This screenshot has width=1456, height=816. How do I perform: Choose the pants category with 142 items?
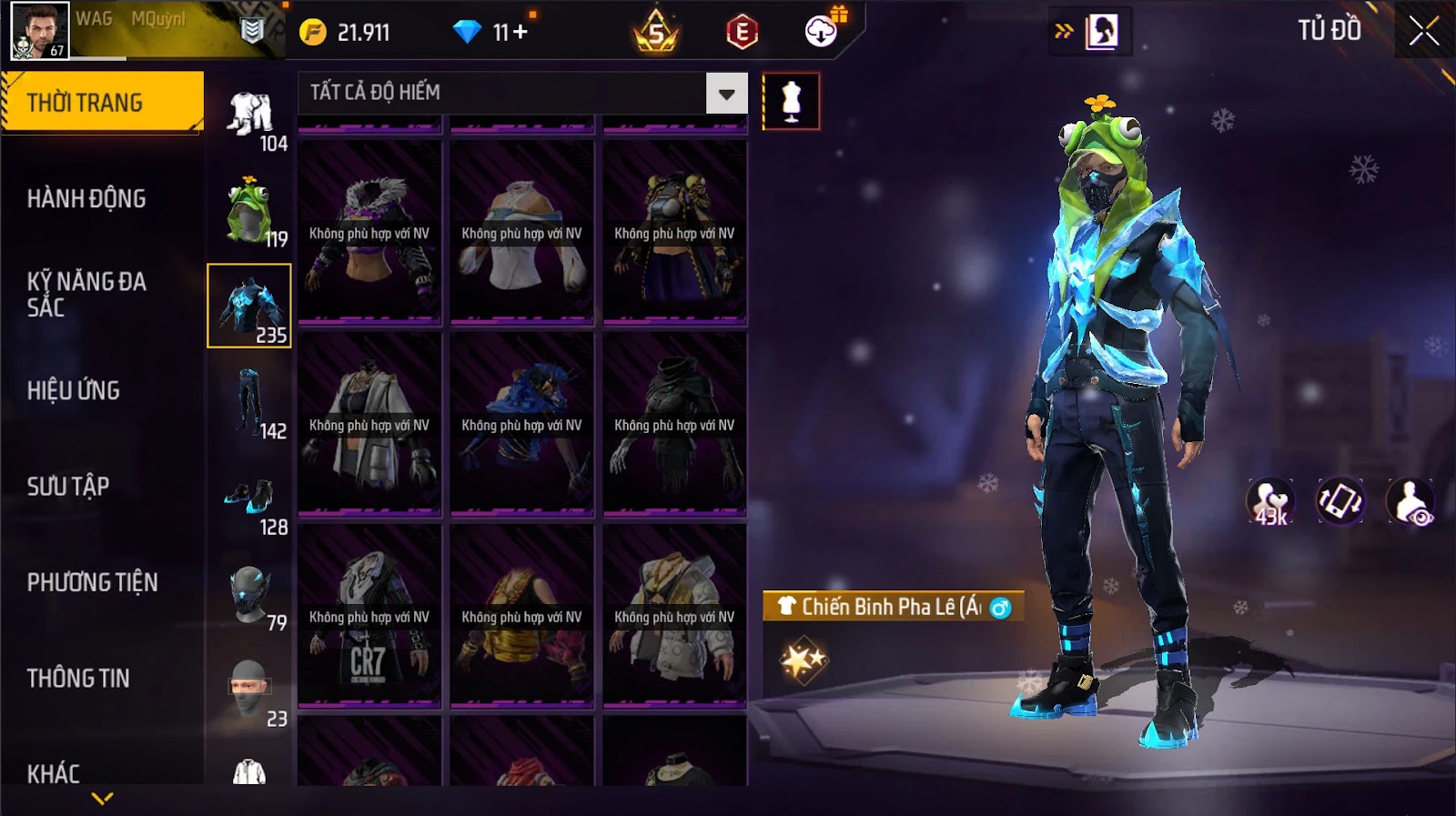click(248, 403)
